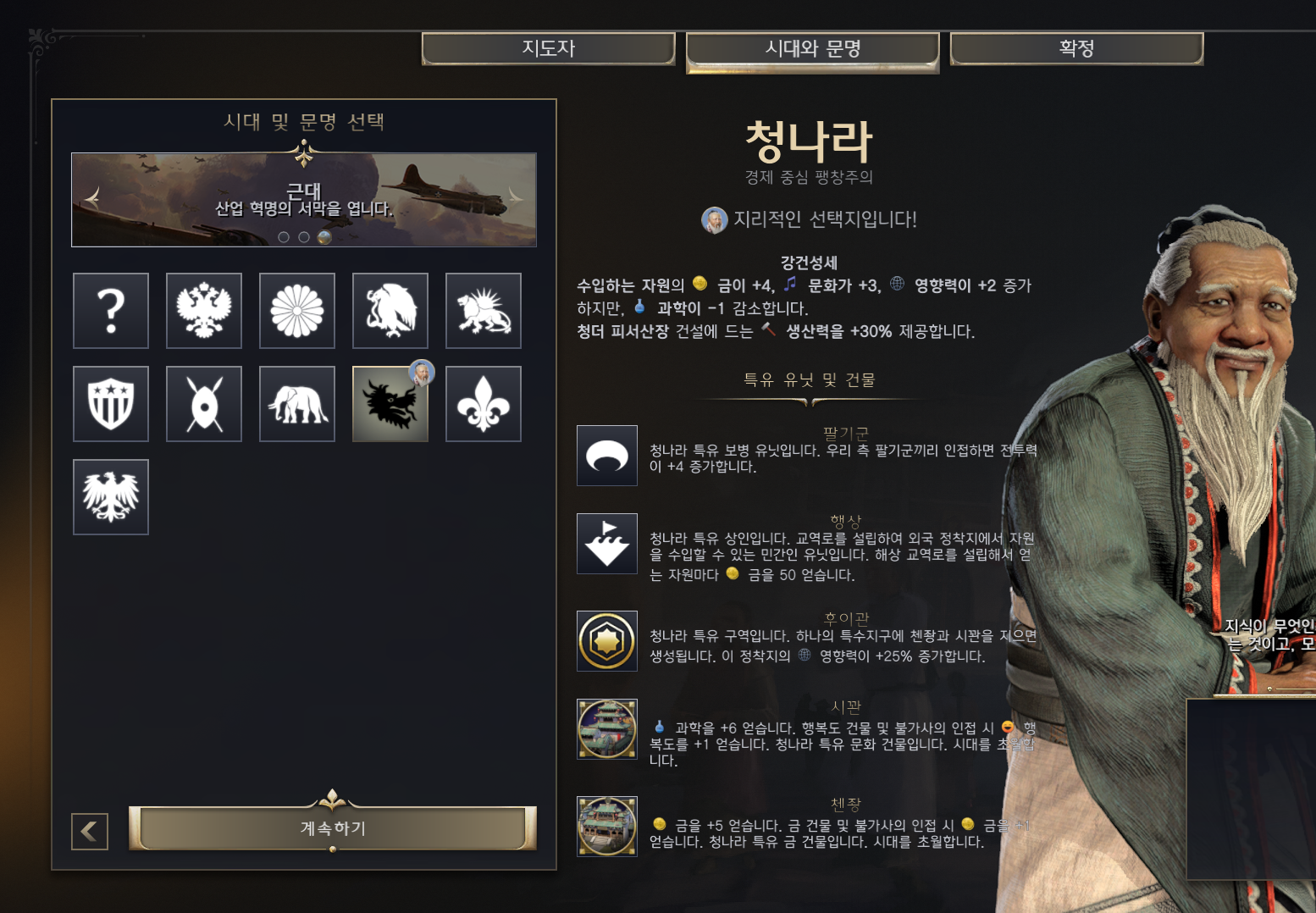Click the 팔기군 unique unit icon
The height and width of the screenshot is (913, 1316).
(607, 456)
